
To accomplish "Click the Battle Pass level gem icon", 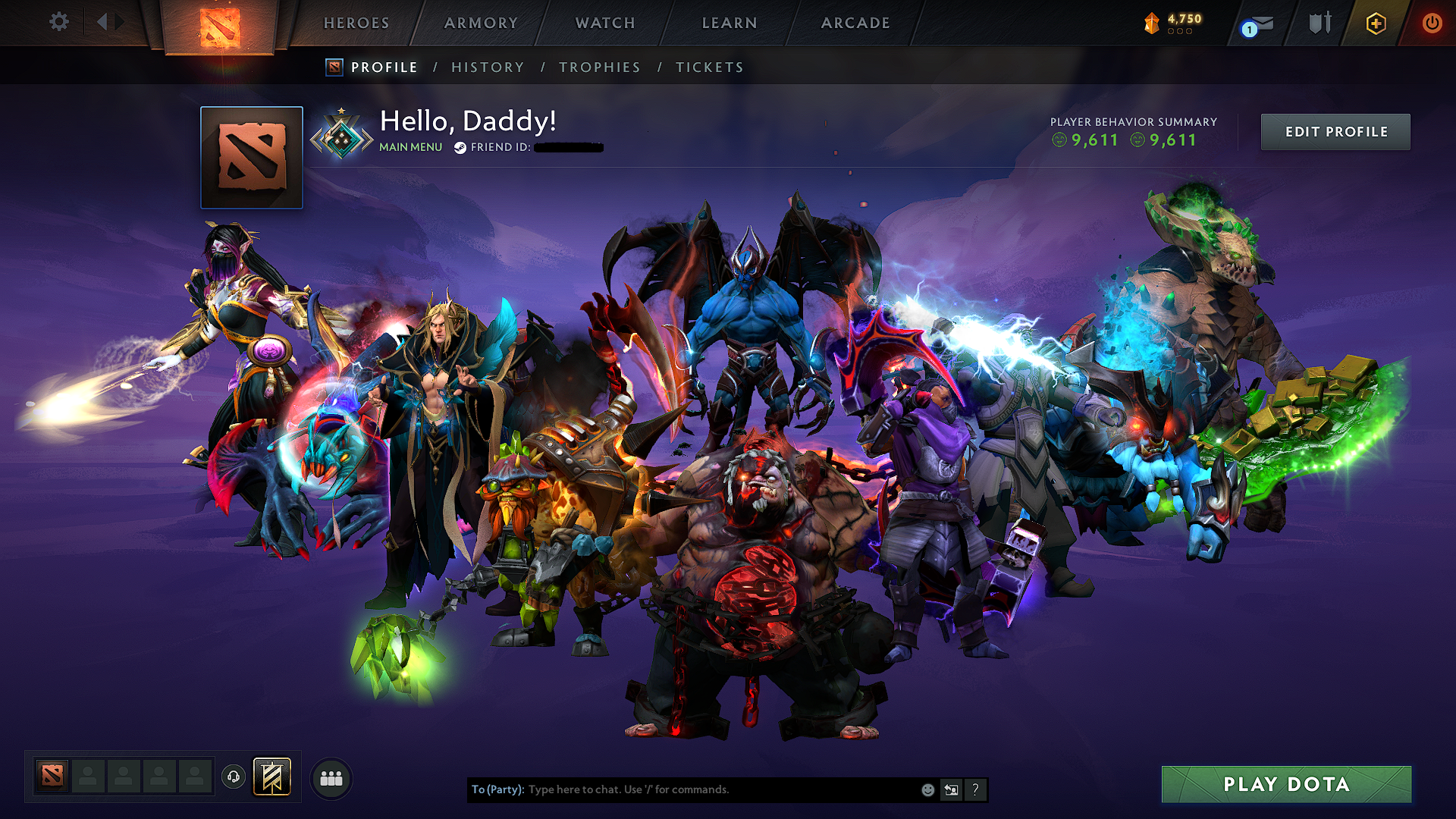I will coord(1150,24).
